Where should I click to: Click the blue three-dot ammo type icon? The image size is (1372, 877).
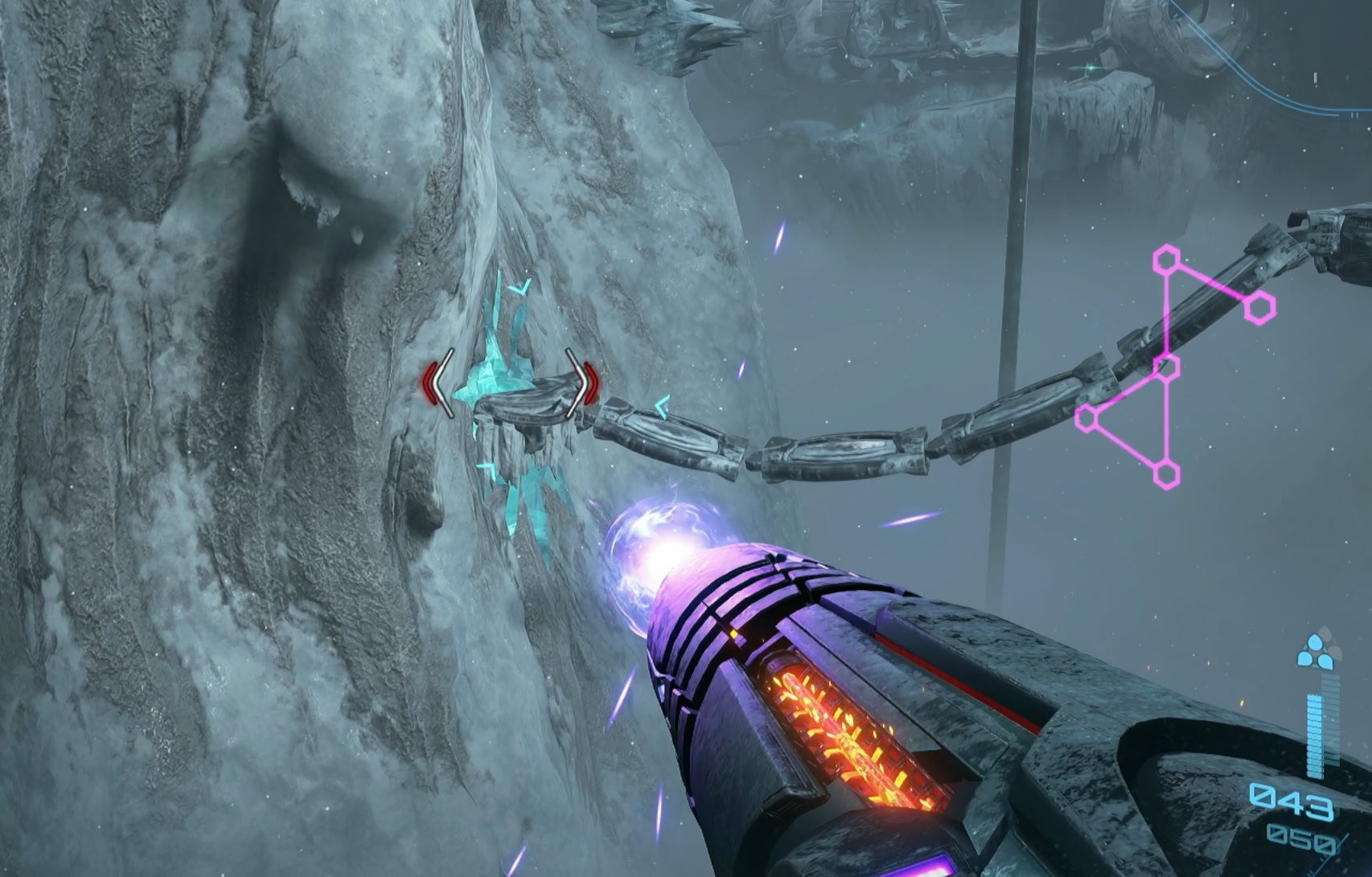[1315, 653]
